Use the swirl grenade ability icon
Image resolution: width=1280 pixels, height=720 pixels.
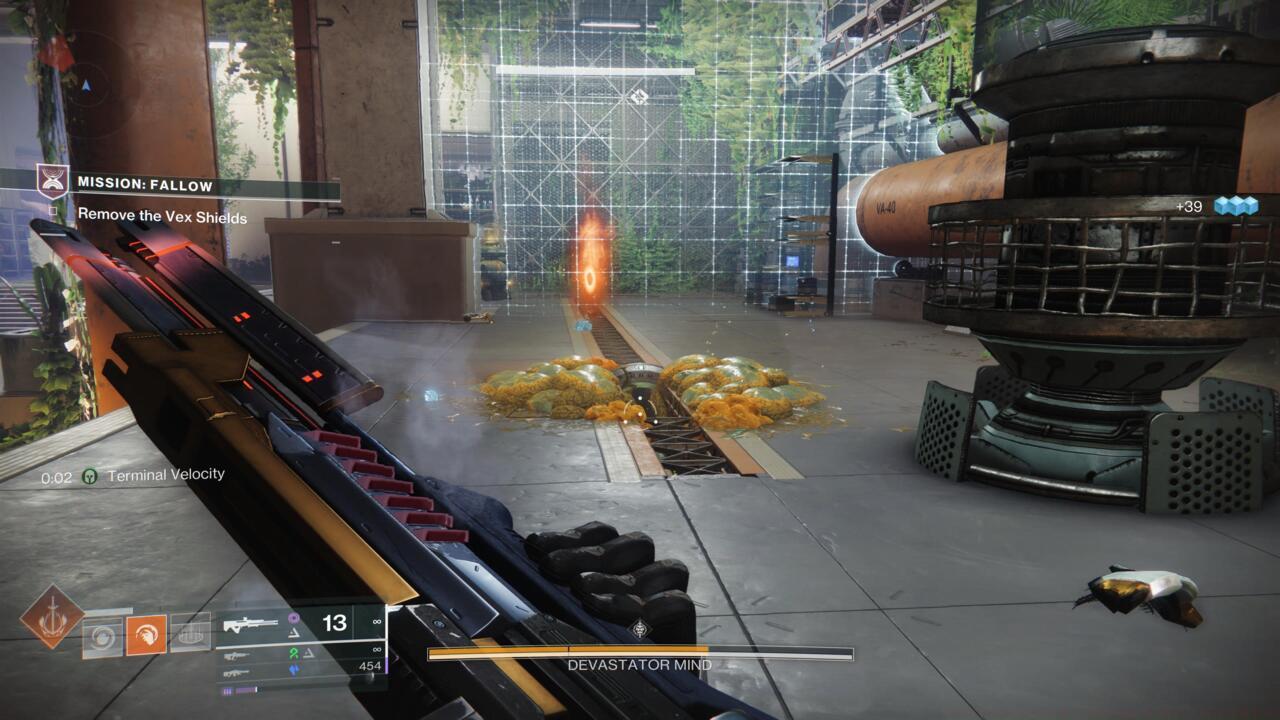(102, 636)
